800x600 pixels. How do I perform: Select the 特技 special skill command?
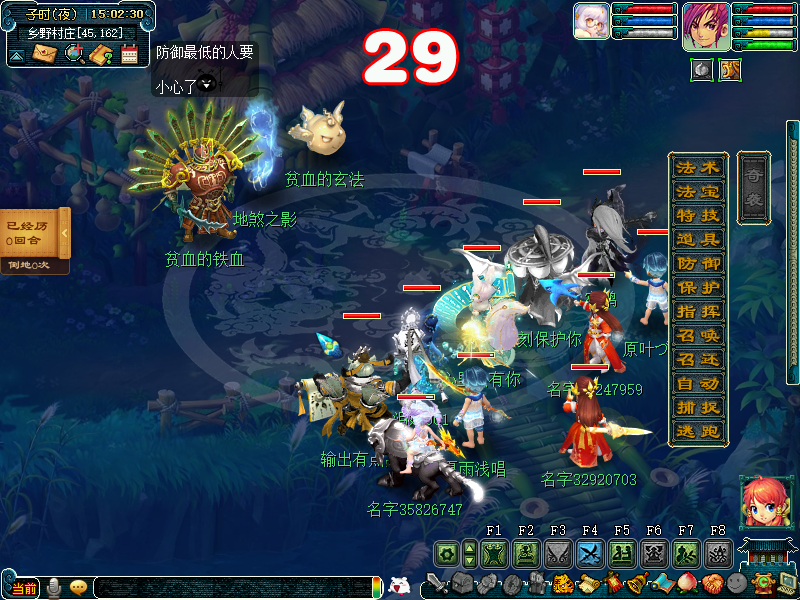(697, 216)
